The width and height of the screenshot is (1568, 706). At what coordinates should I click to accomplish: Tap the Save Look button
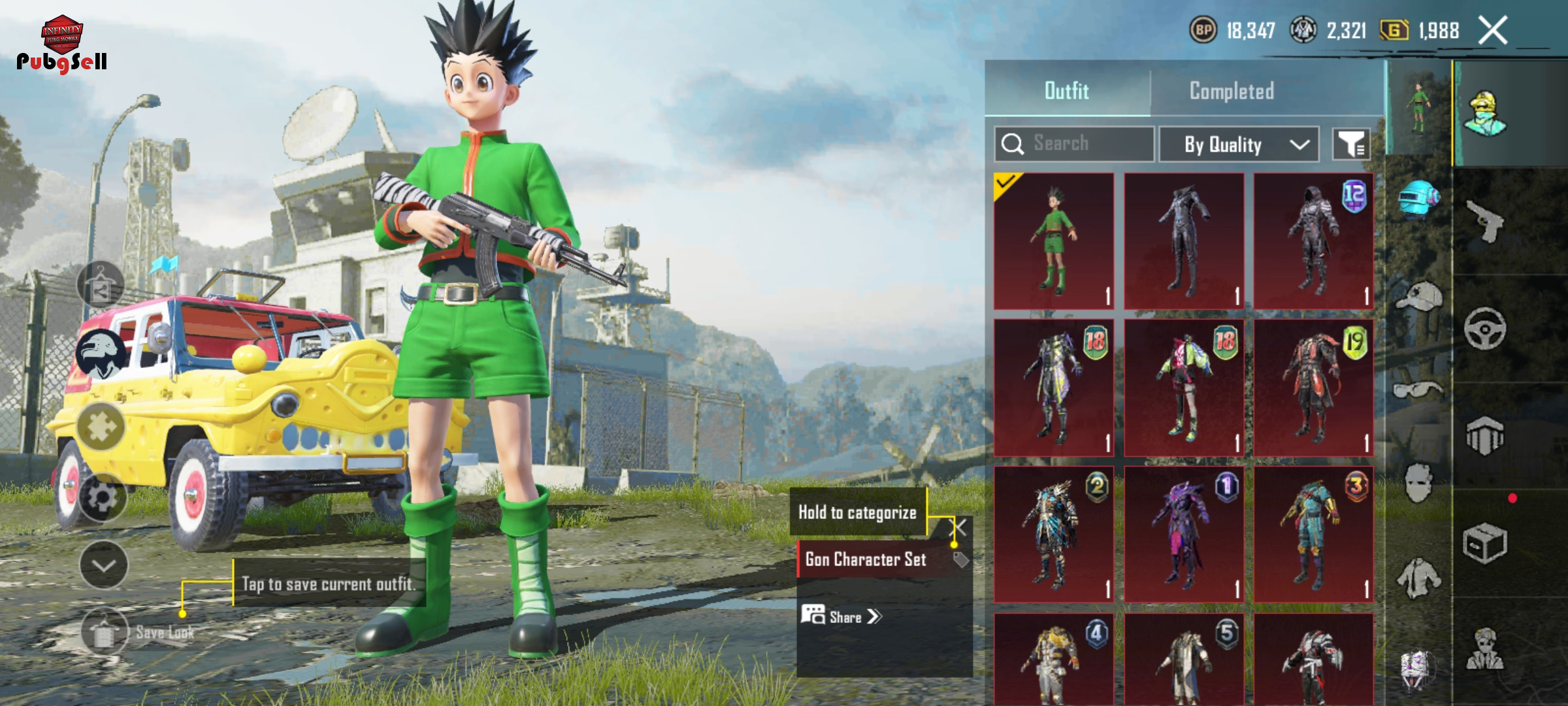106,631
